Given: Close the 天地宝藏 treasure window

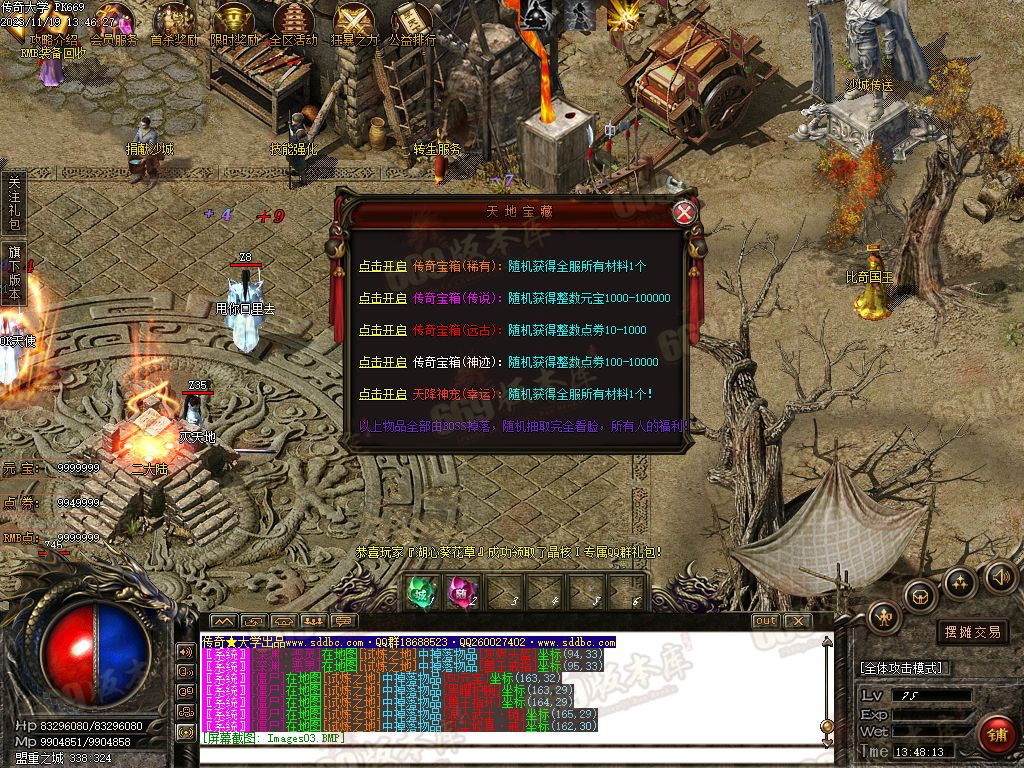Looking at the screenshot, I should click(684, 212).
